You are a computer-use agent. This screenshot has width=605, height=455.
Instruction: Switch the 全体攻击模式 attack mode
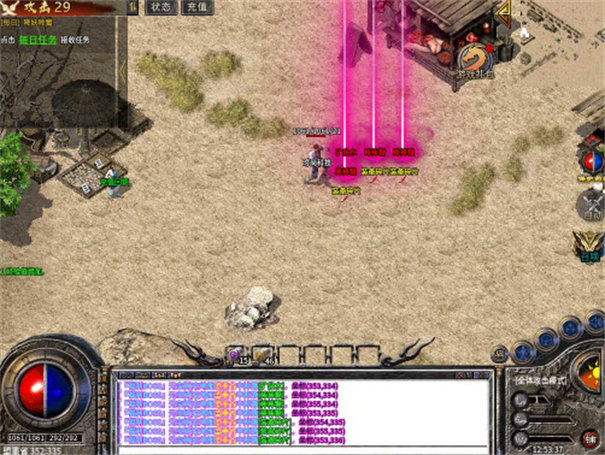545,380
